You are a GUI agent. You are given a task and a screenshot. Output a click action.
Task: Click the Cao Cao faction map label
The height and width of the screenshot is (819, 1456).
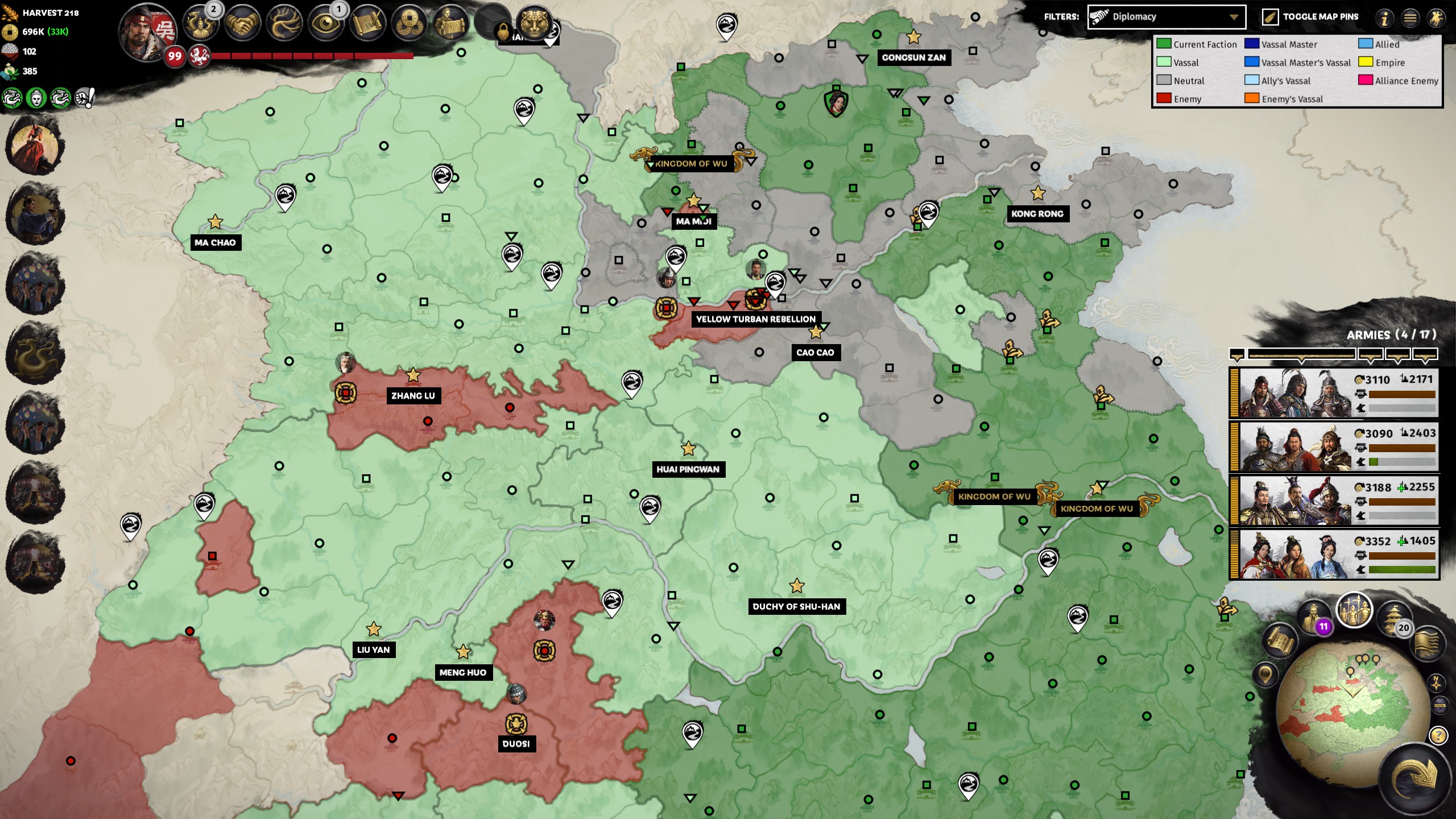pyautogui.click(x=816, y=353)
